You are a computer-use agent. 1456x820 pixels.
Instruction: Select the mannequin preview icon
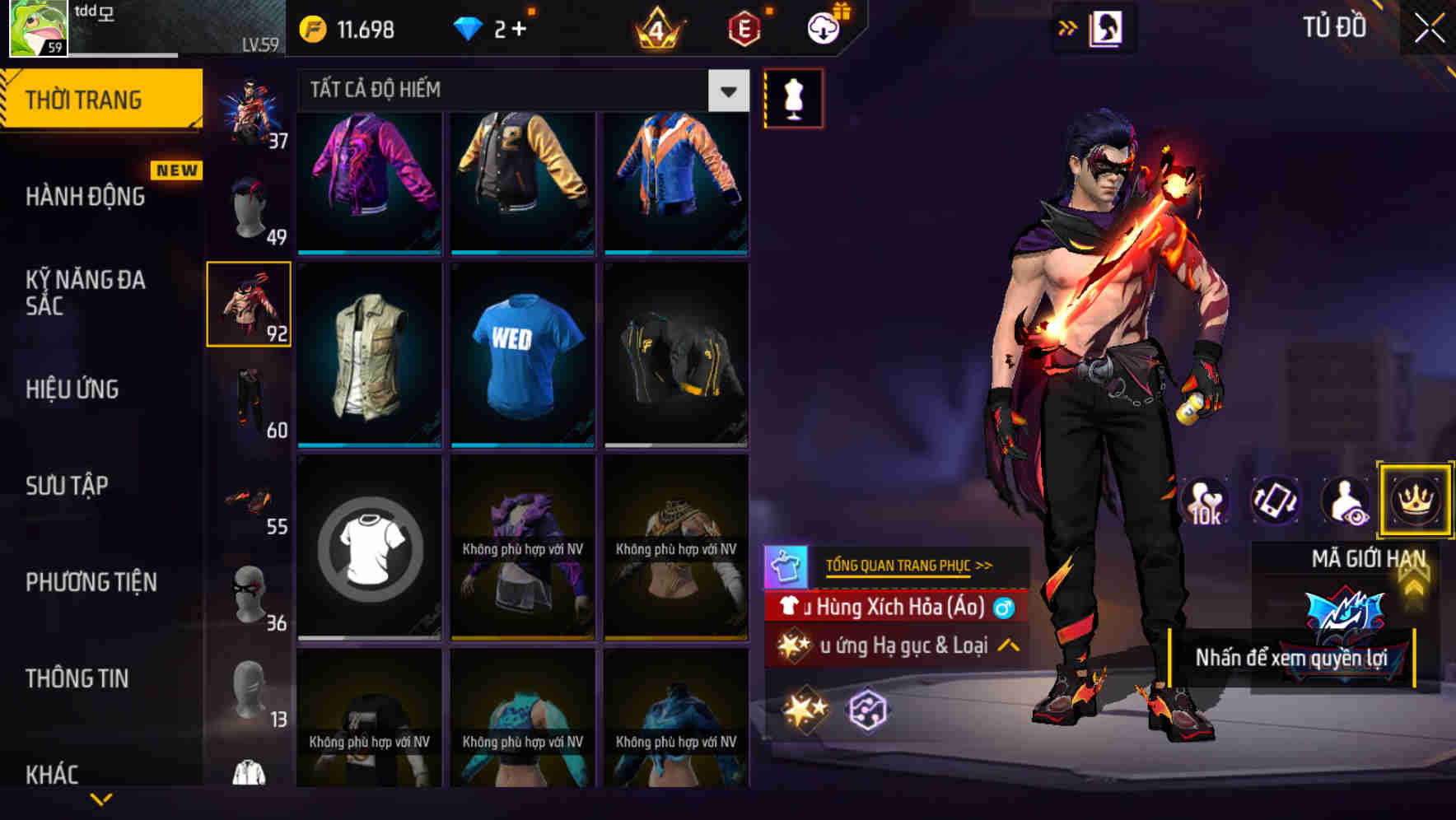tap(792, 98)
